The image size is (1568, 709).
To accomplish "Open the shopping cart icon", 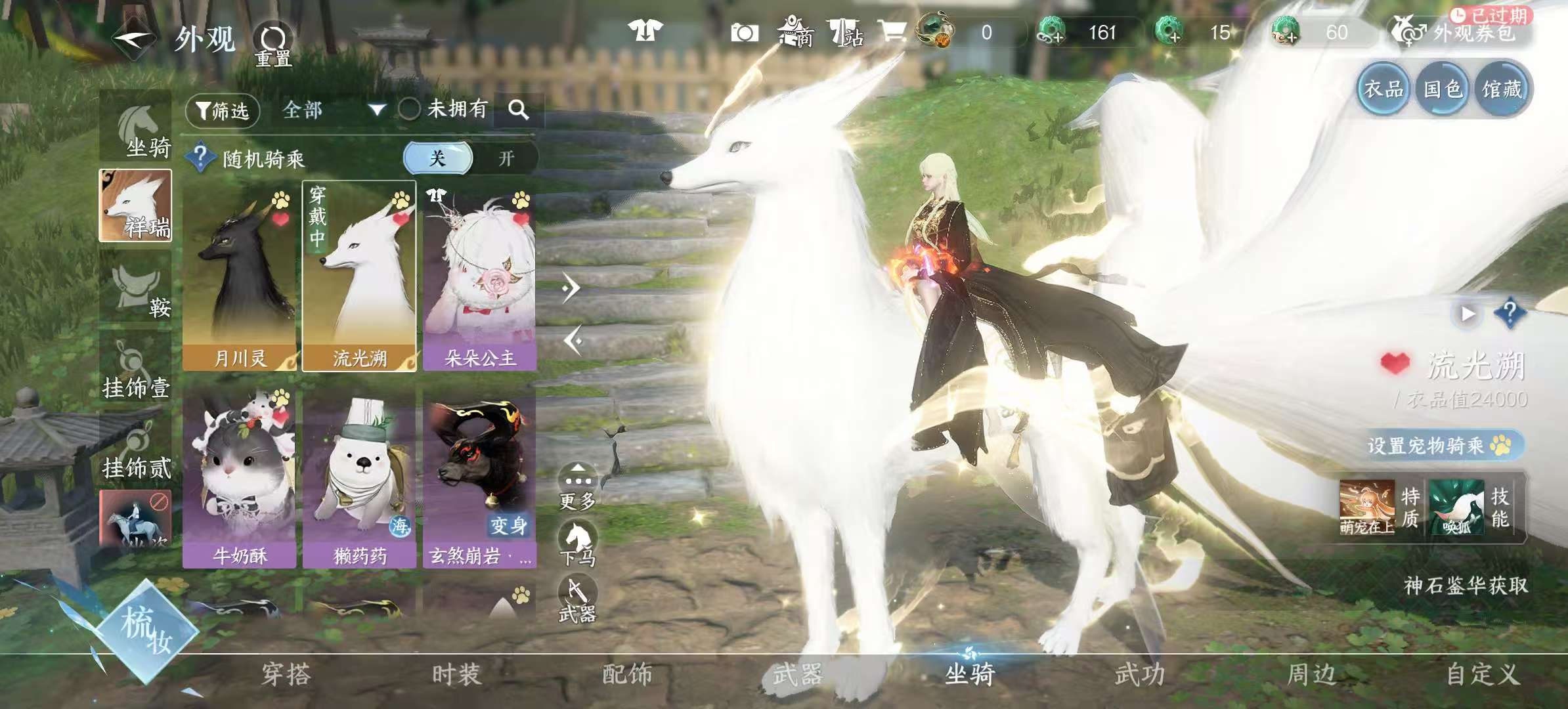I will click(x=893, y=31).
